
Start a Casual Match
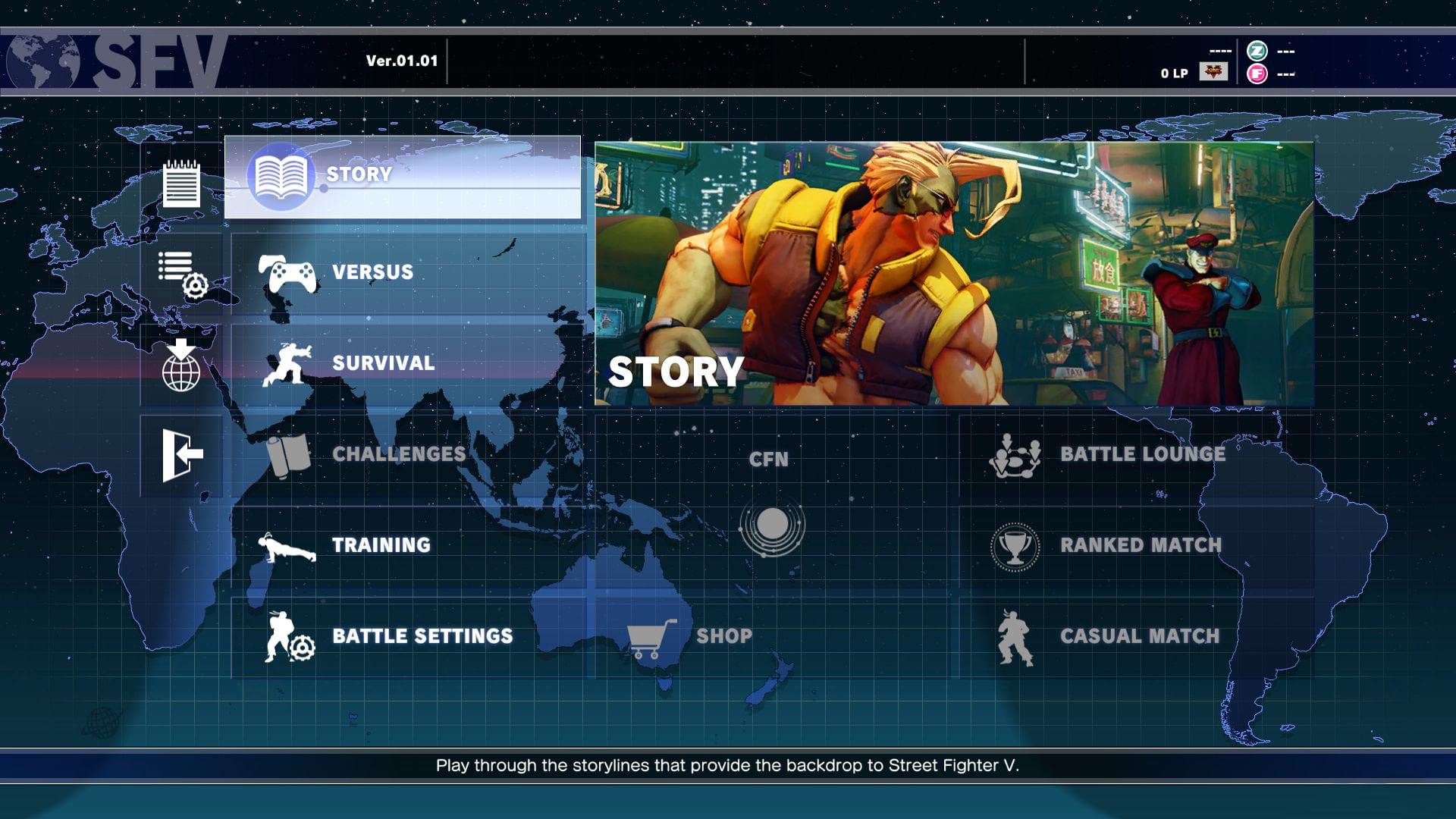click(x=1136, y=636)
